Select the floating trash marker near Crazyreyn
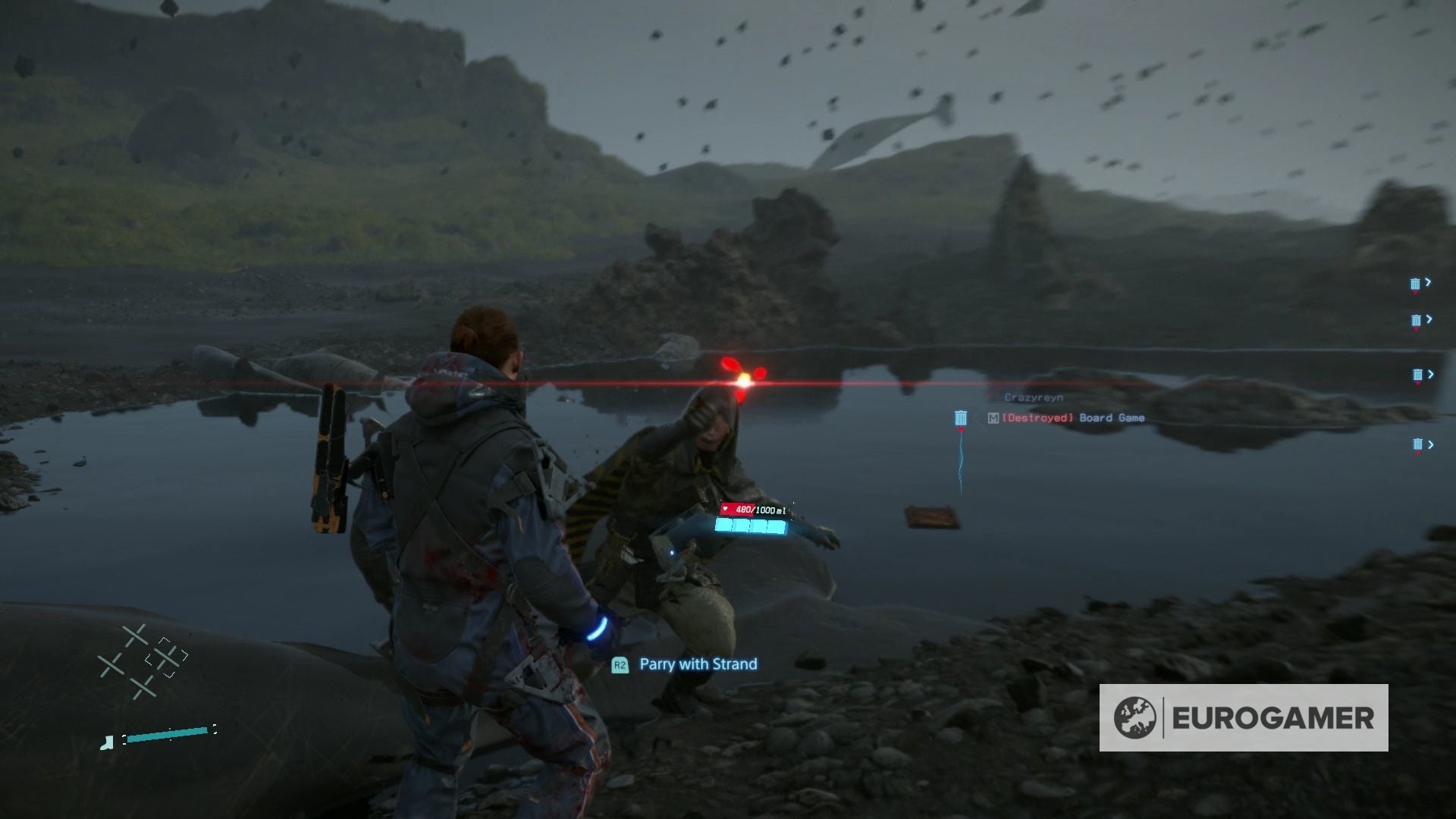The width and height of the screenshot is (1456, 819). pos(961,417)
